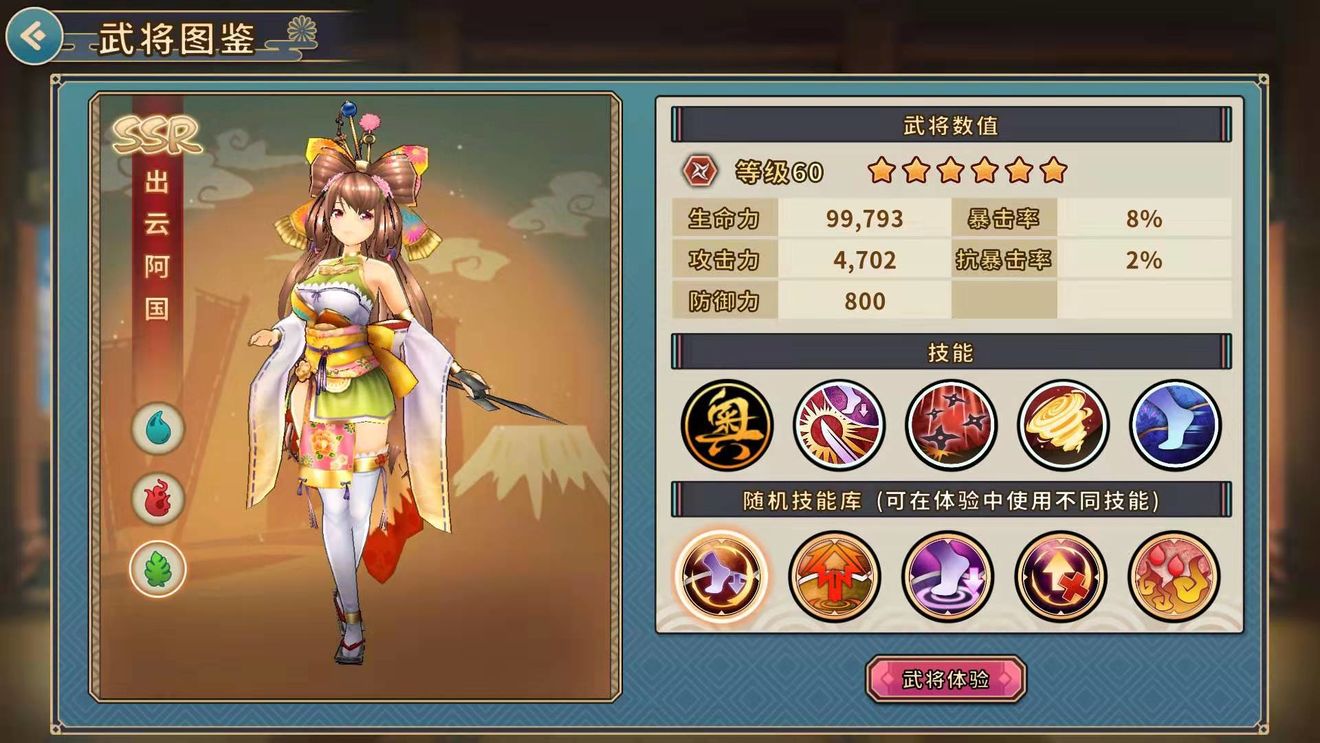Viewport: 1320px width, 743px height.
Task: Choose the highlighted purple kick random skill
Action: 721,577
